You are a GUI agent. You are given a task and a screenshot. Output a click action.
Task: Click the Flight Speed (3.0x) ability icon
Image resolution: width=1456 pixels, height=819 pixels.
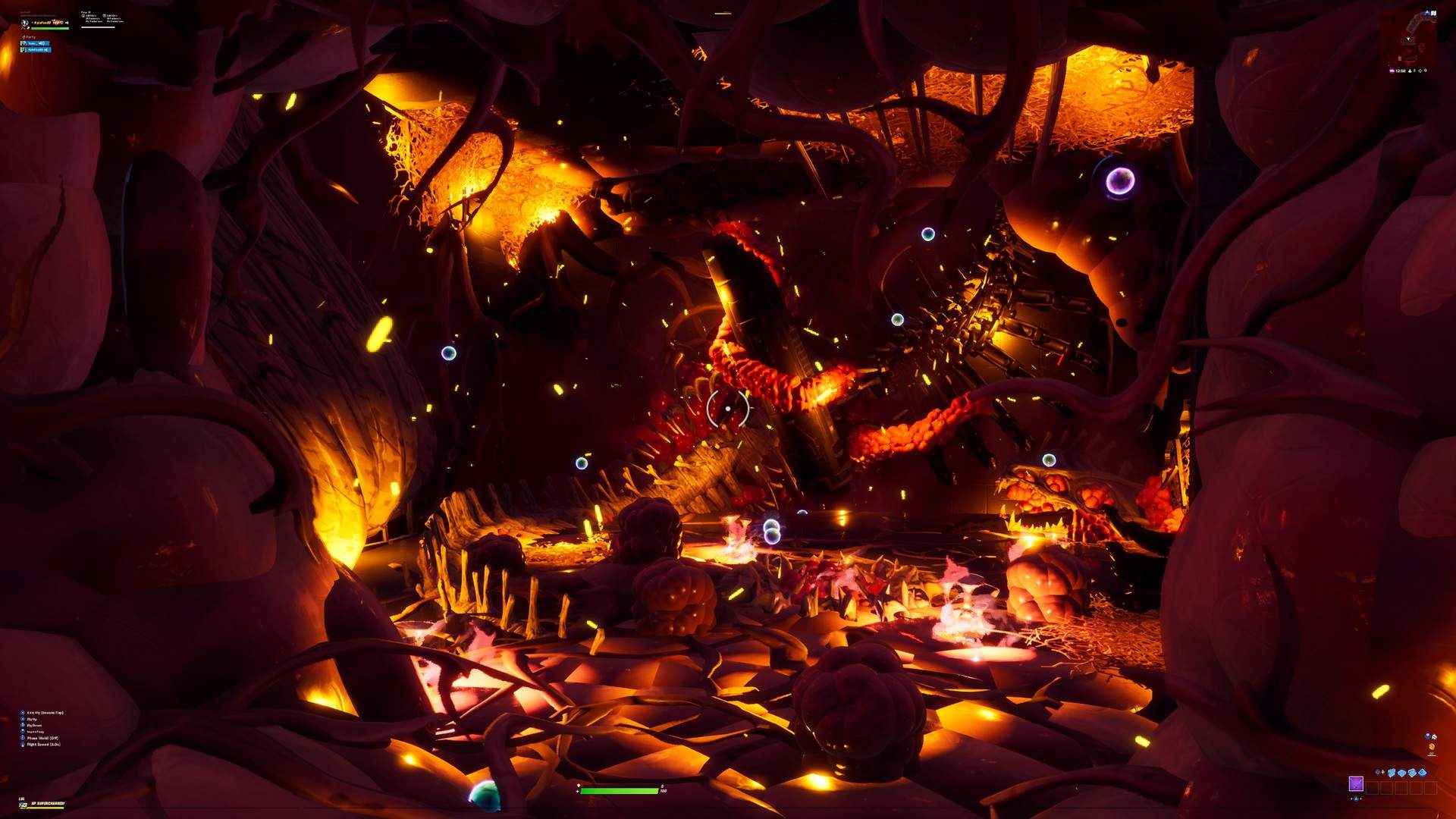[x=23, y=745]
